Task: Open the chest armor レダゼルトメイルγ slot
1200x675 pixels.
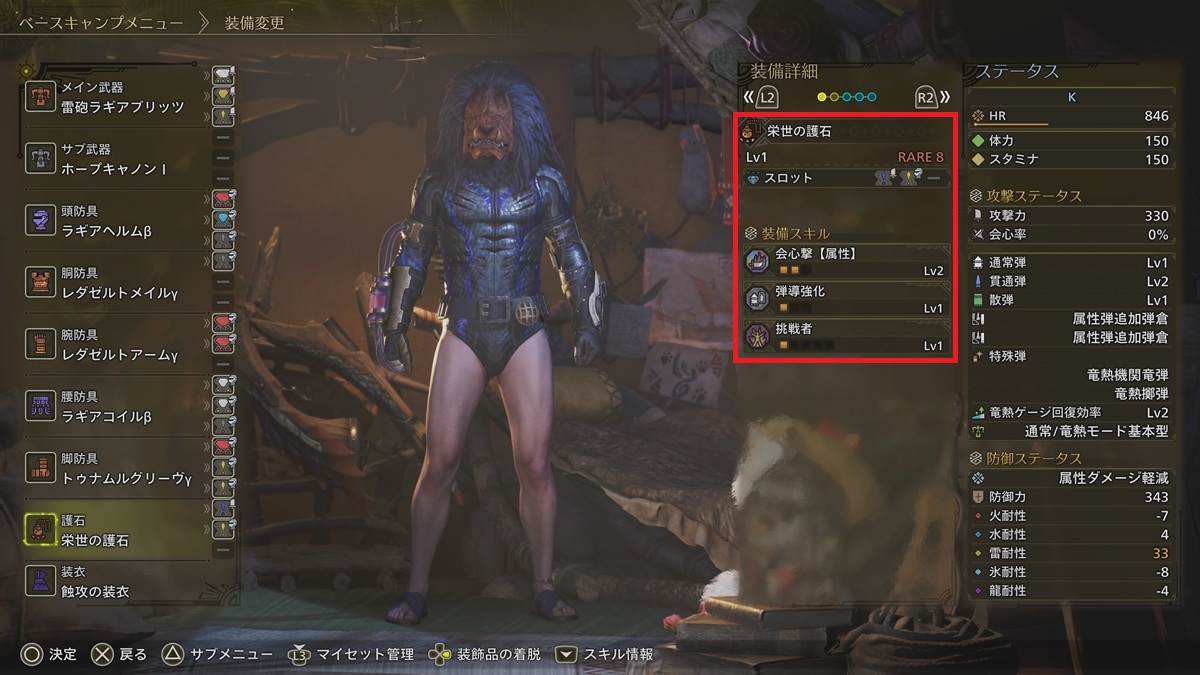Action: coord(120,283)
